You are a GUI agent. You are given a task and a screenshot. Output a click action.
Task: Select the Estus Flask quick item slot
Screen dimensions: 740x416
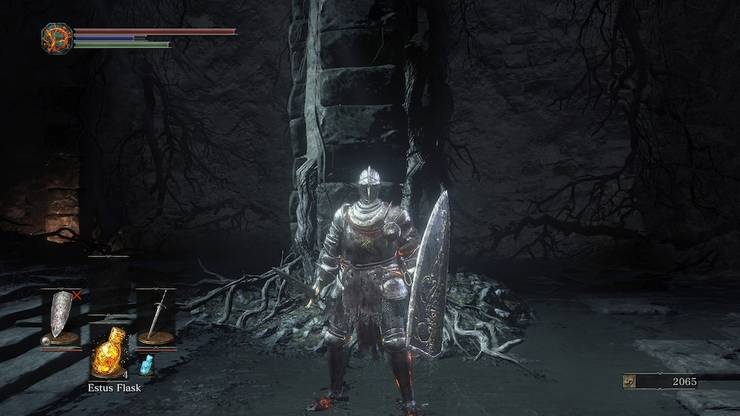tap(108, 350)
